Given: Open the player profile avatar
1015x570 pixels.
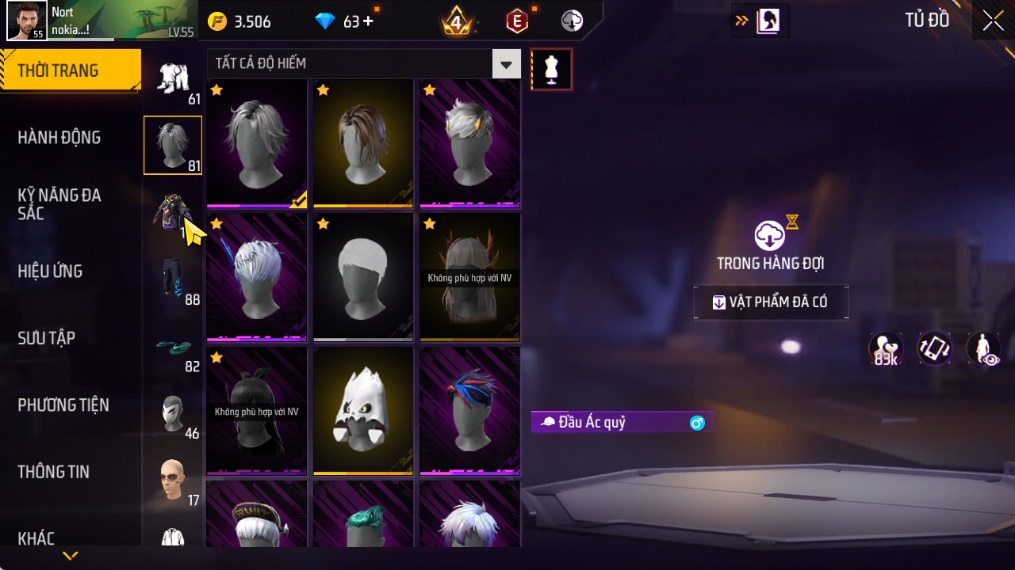Looking at the screenshot, I should pos(25,20).
